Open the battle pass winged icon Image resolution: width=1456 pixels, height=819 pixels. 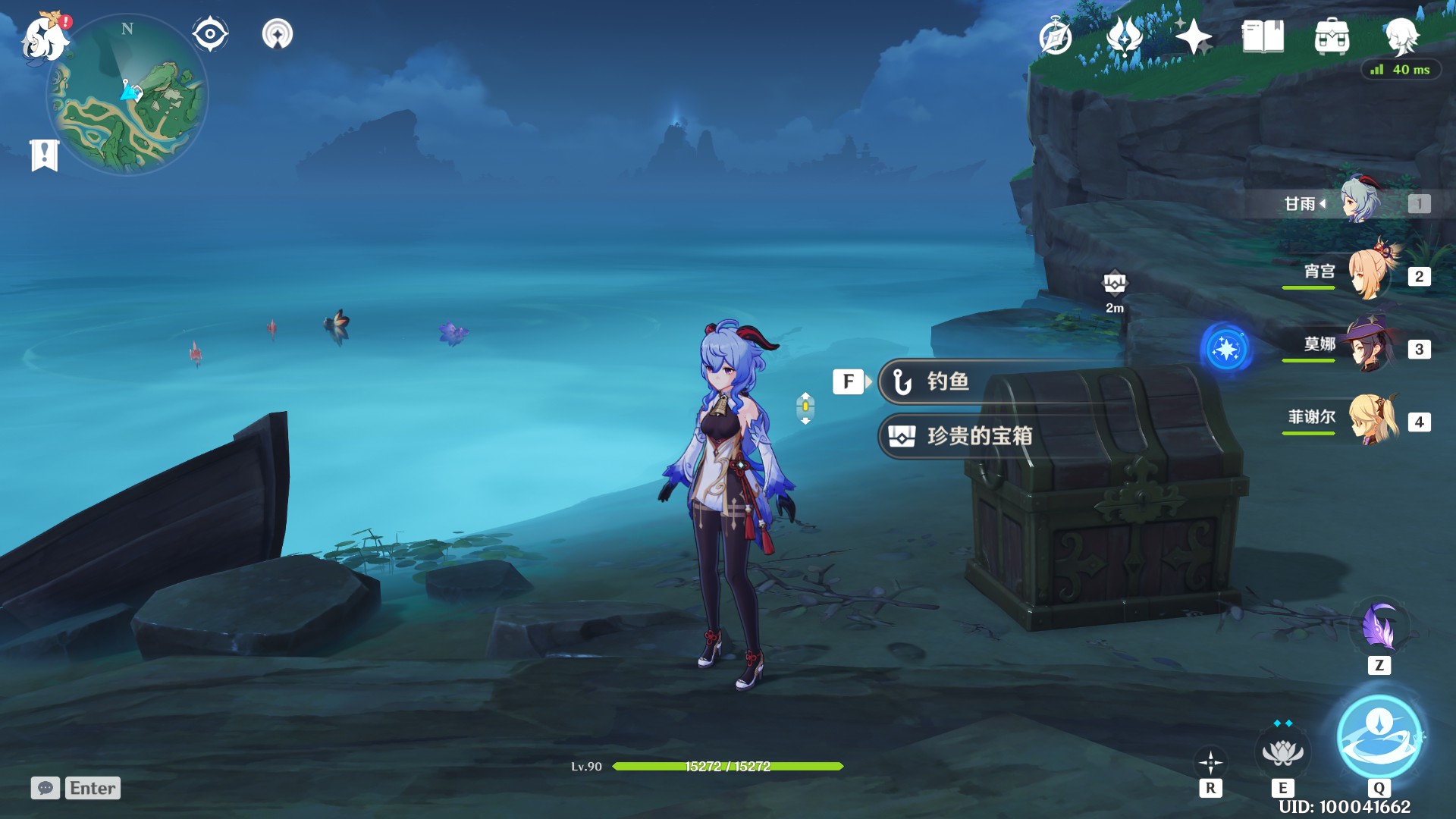click(x=1125, y=36)
